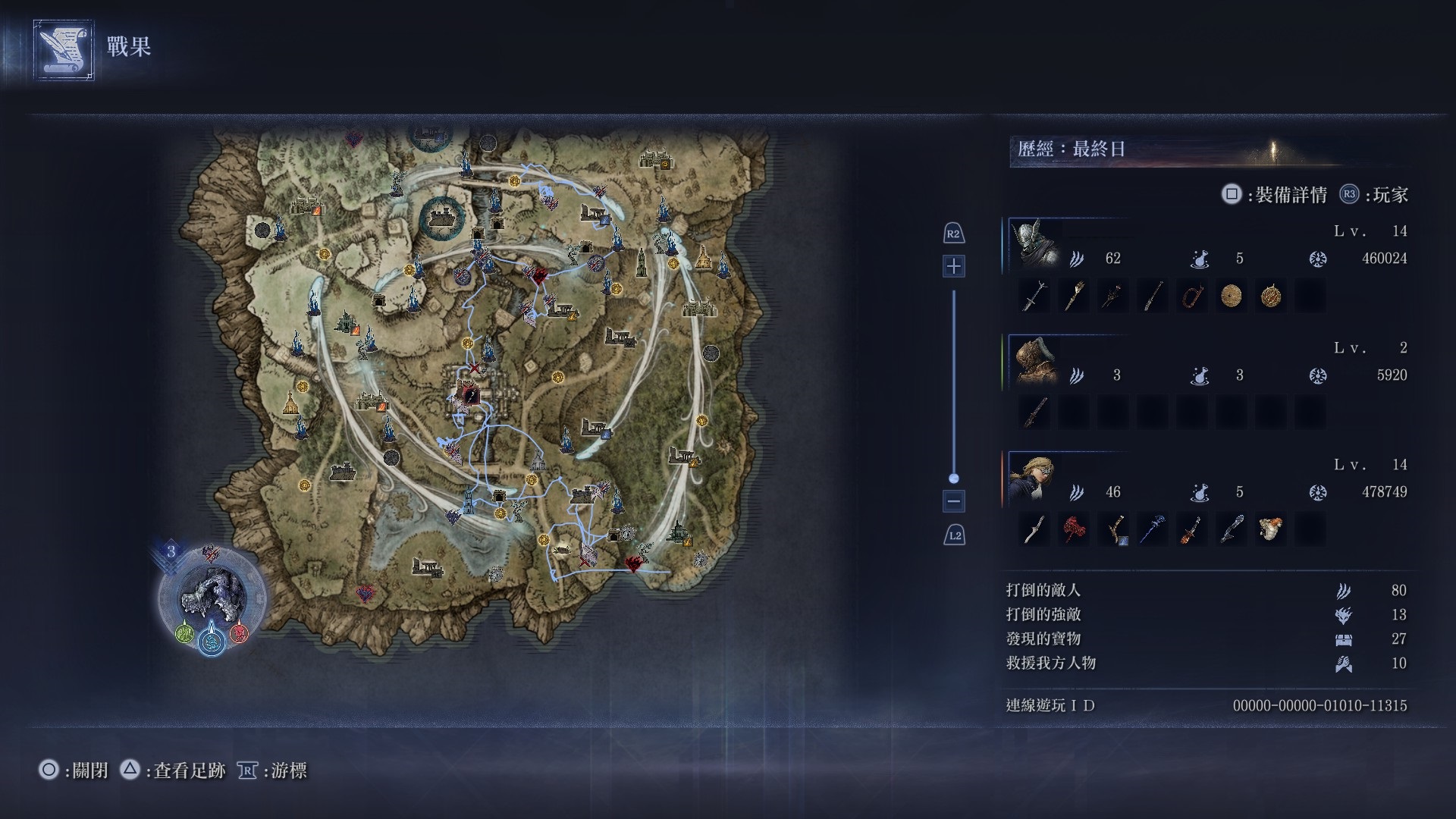Inspect the red clawed hammer weapon slot

(x=1073, y=529)
